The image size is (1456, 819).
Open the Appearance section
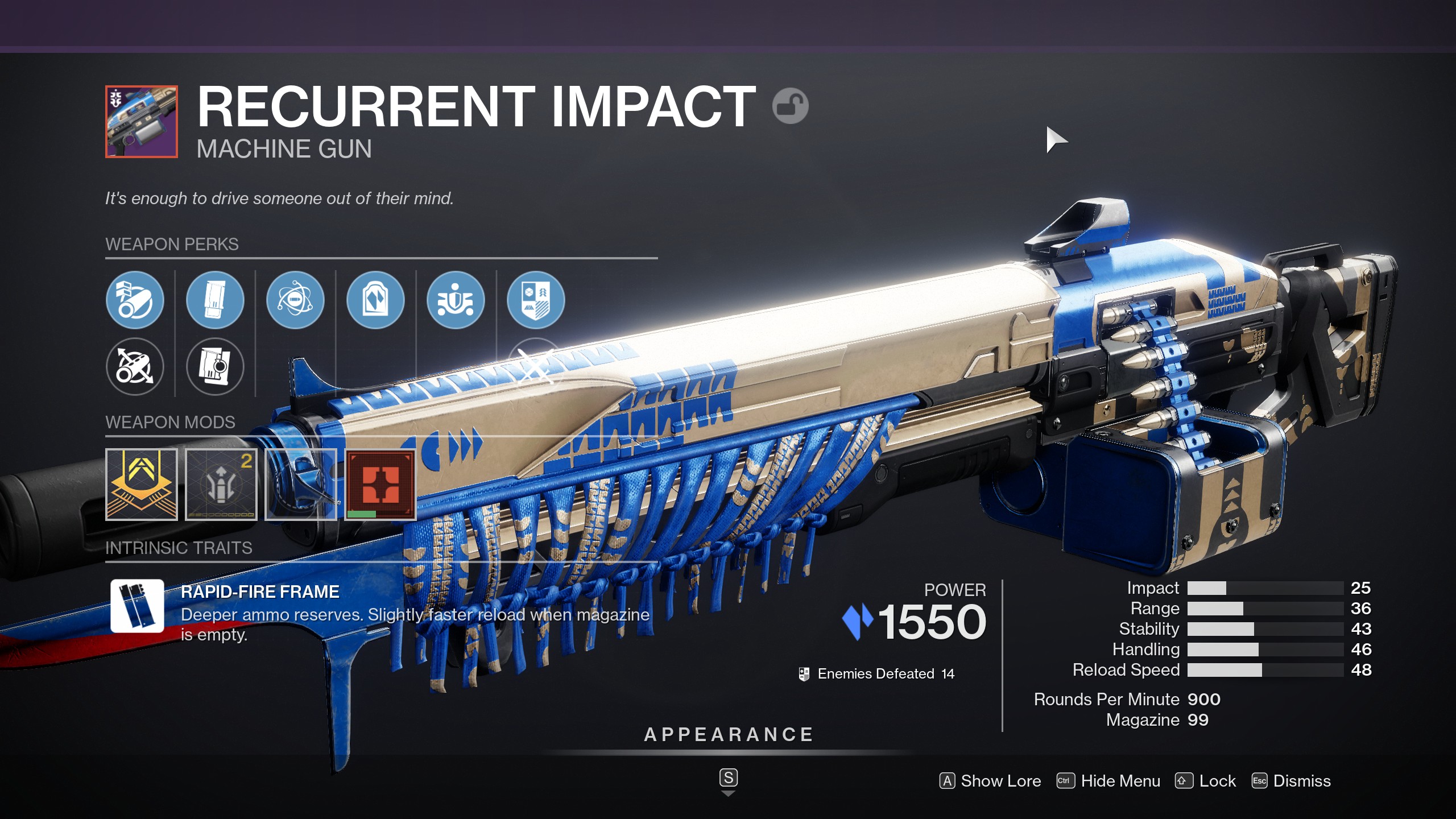(x=729, y=735)
